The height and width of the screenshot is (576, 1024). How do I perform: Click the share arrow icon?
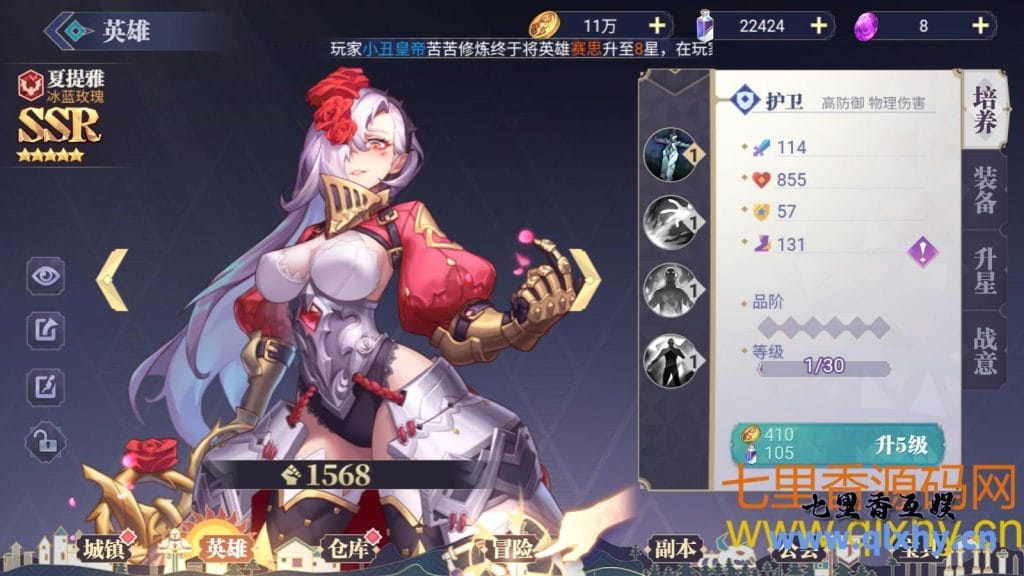[x=45, y=328]
